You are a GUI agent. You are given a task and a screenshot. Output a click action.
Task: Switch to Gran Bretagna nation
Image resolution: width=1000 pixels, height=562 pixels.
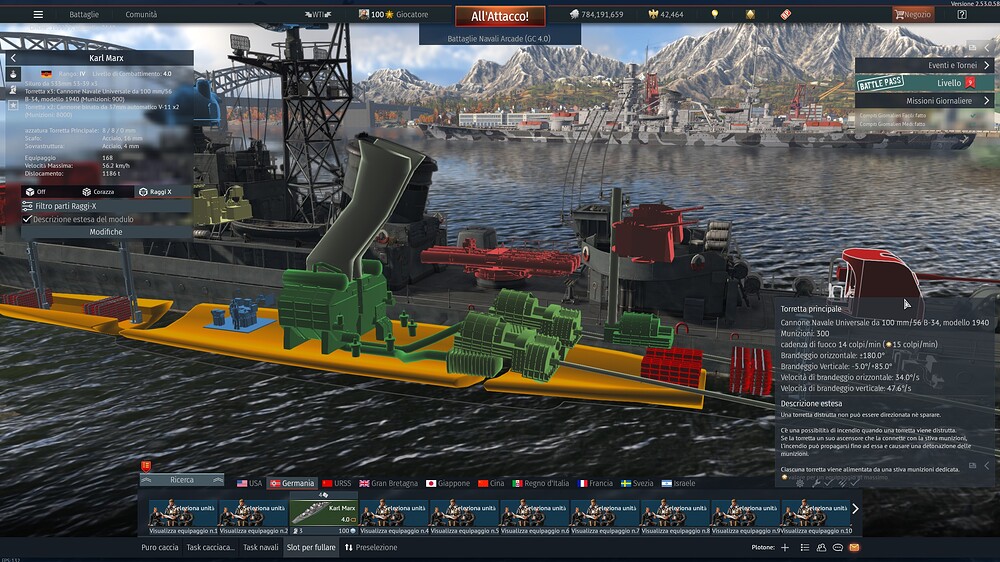(385, 483)
